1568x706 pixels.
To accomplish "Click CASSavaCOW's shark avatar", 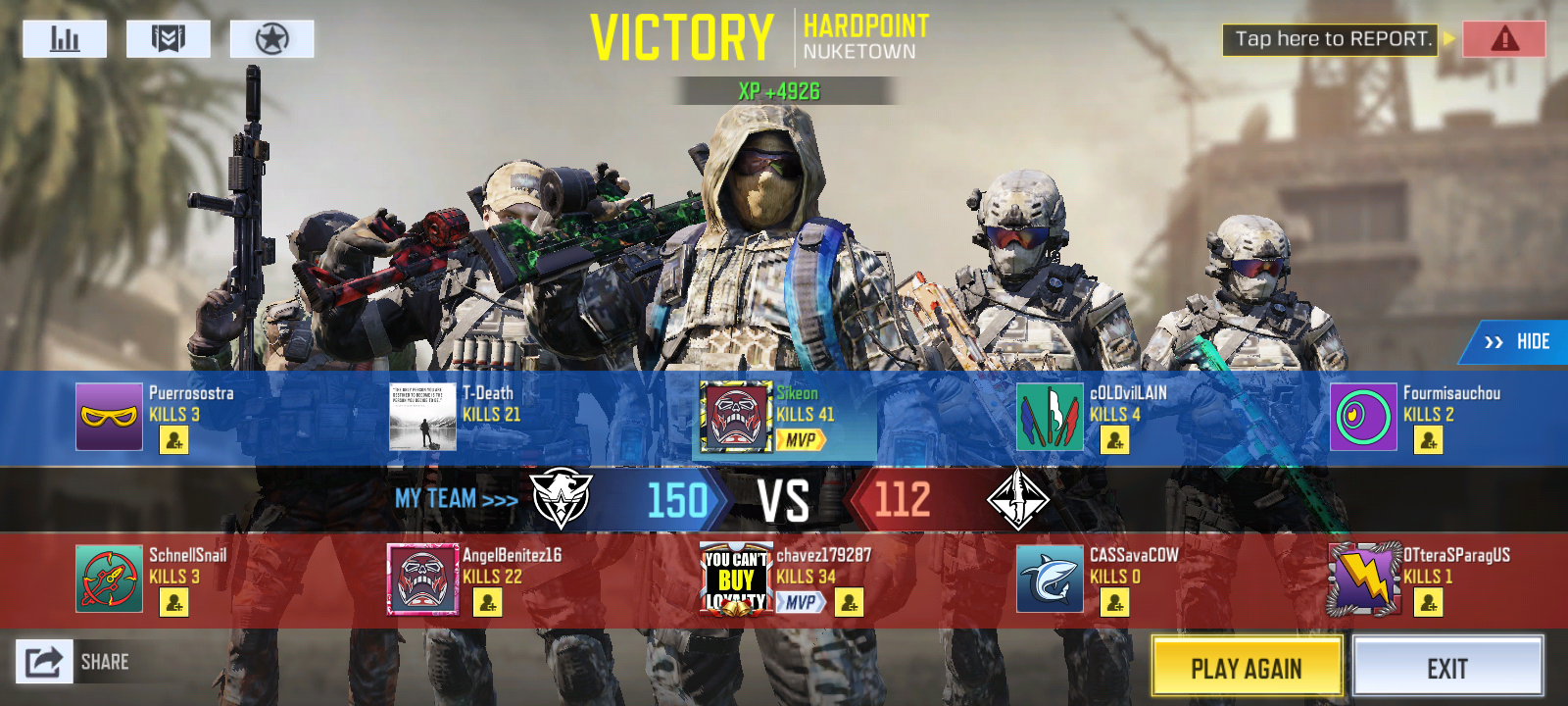I will click(x=1050, y=580).
